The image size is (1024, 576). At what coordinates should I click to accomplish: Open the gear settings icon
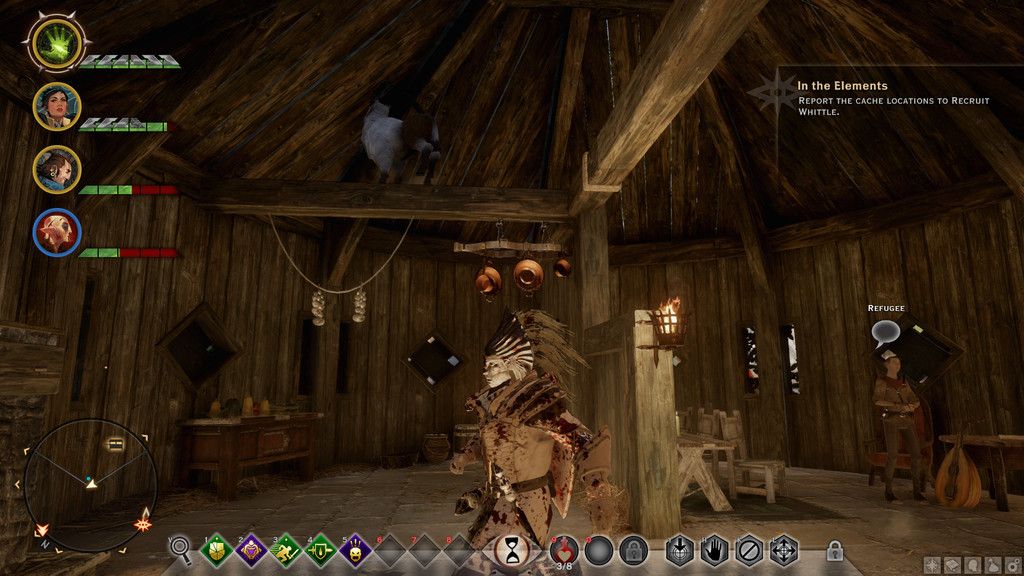point(1015,565)
